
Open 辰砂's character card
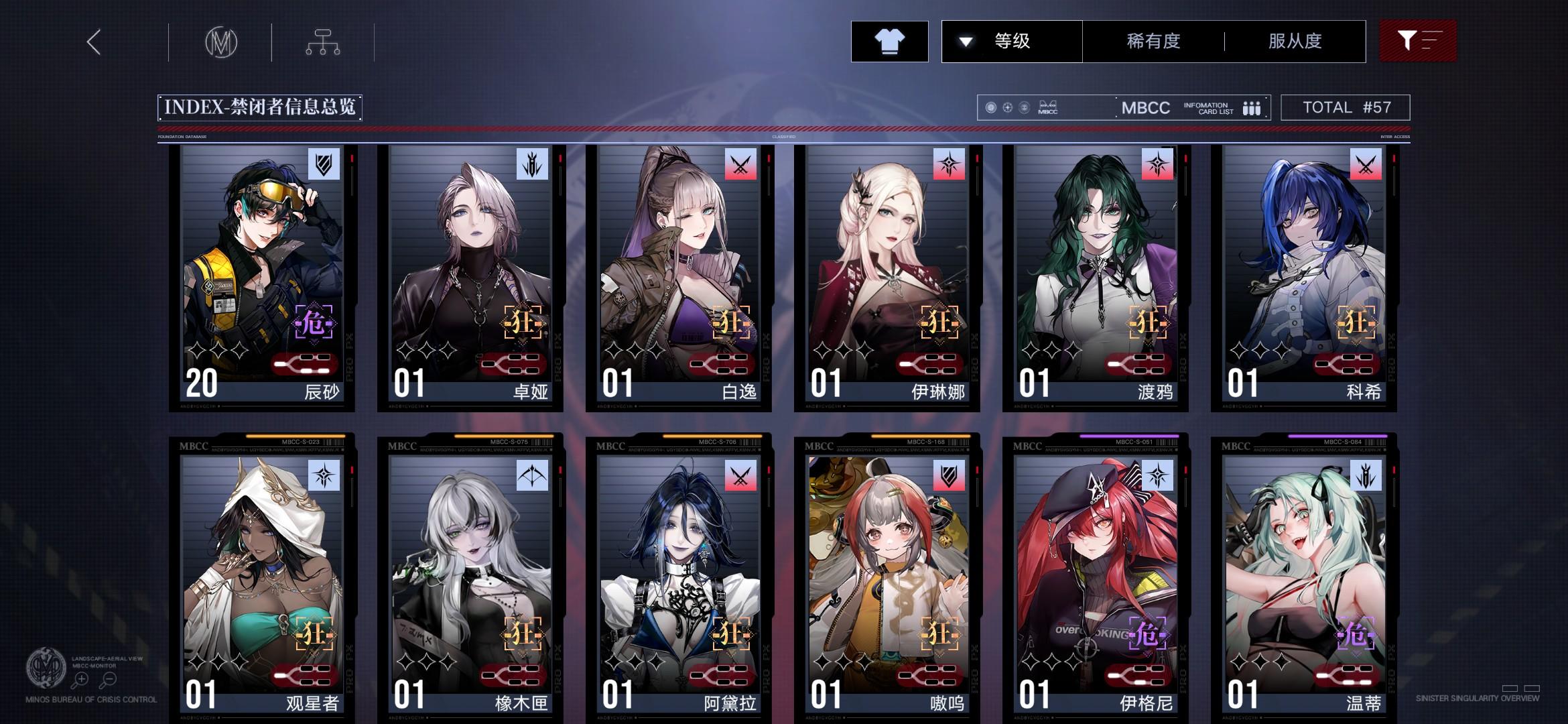(x=258, y=275)
